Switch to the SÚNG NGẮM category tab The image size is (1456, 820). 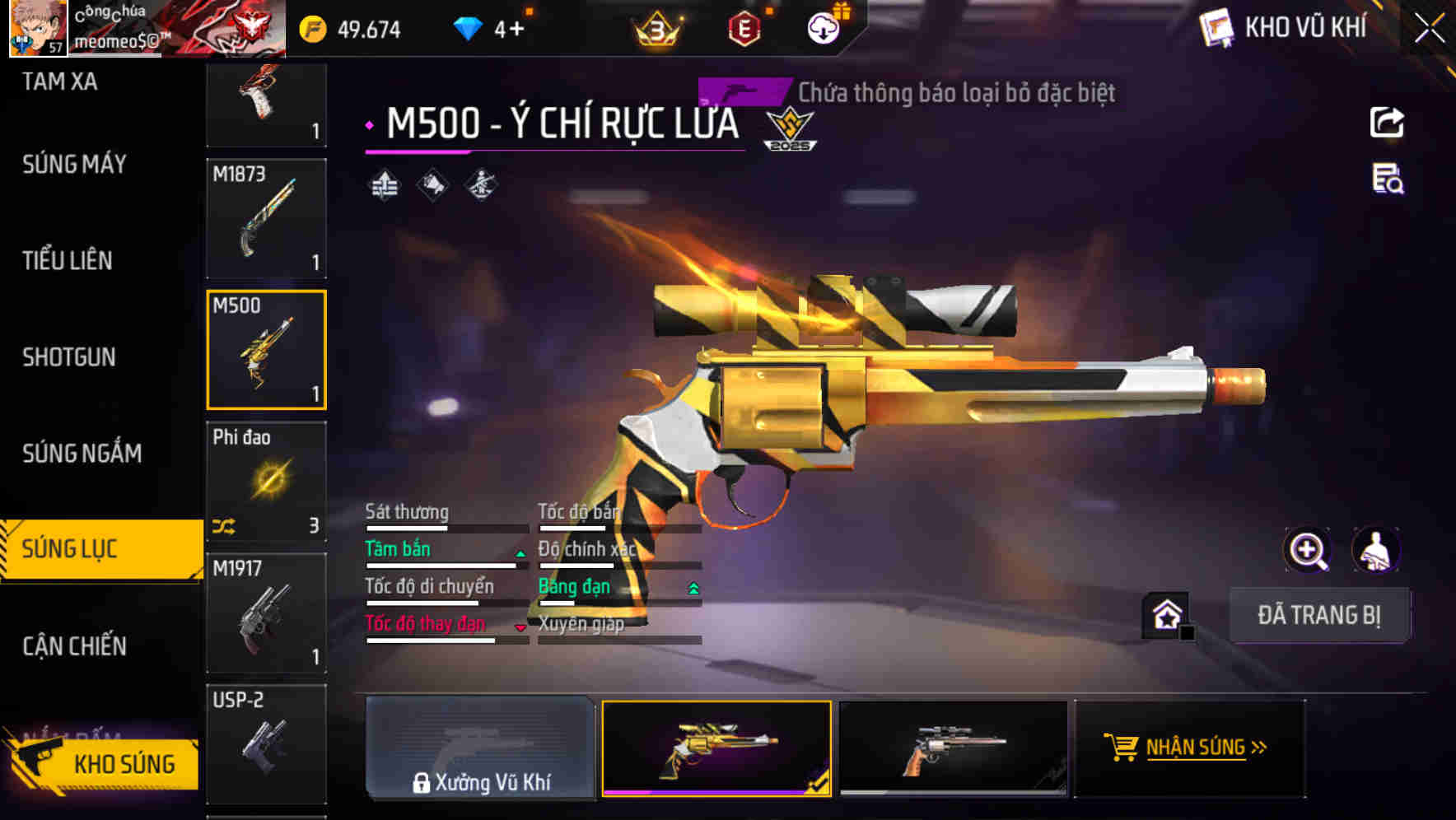pos(82,454)
